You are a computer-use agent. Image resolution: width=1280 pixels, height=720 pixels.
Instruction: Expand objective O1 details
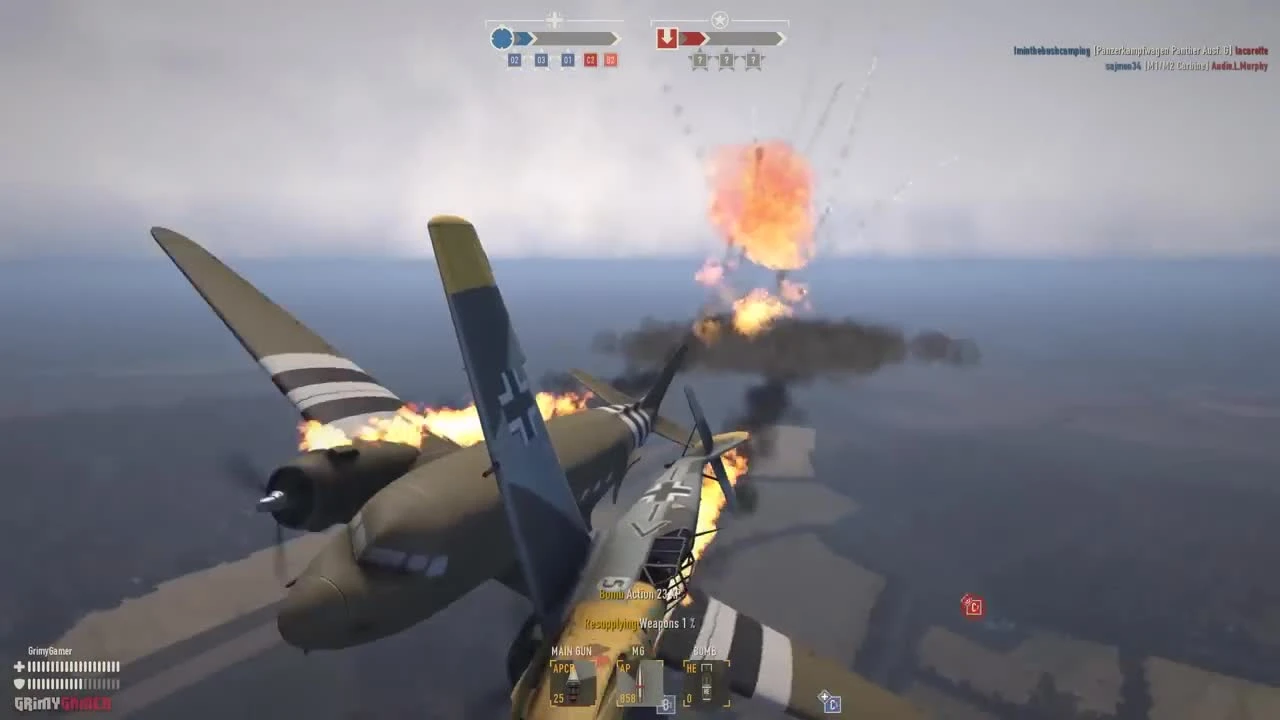coord(567,59)
